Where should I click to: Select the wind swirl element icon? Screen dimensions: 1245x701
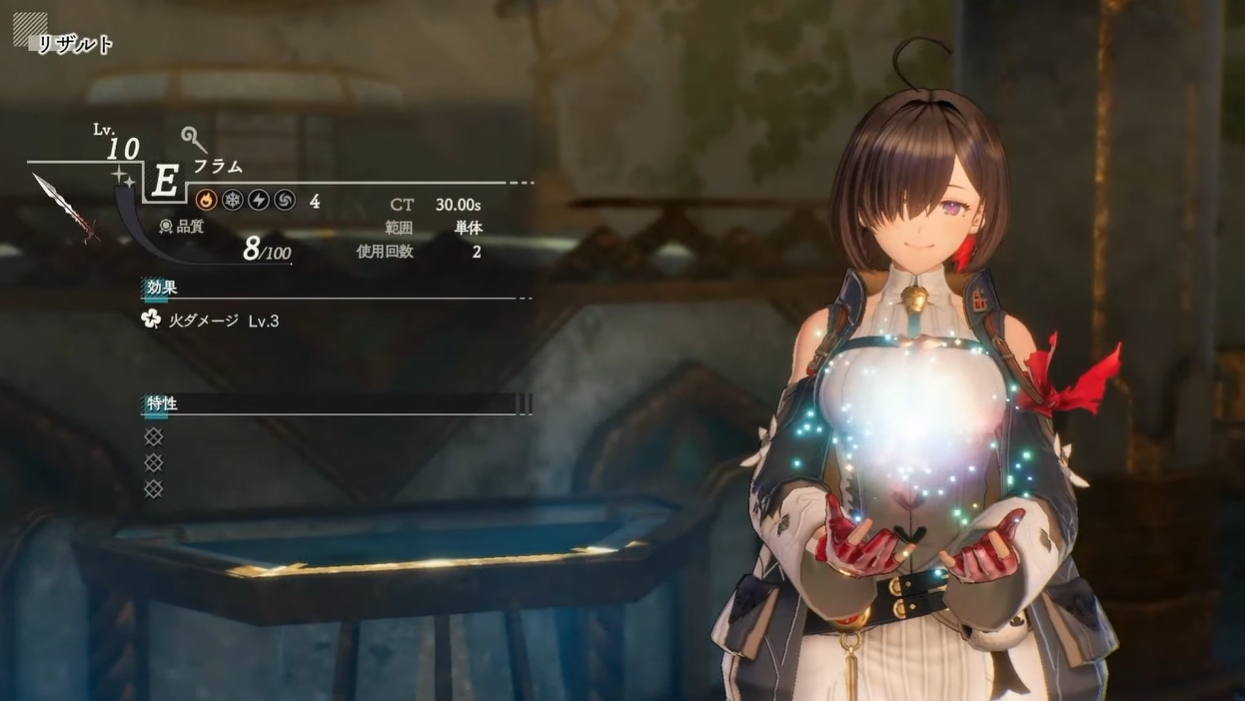pos(284,200)
